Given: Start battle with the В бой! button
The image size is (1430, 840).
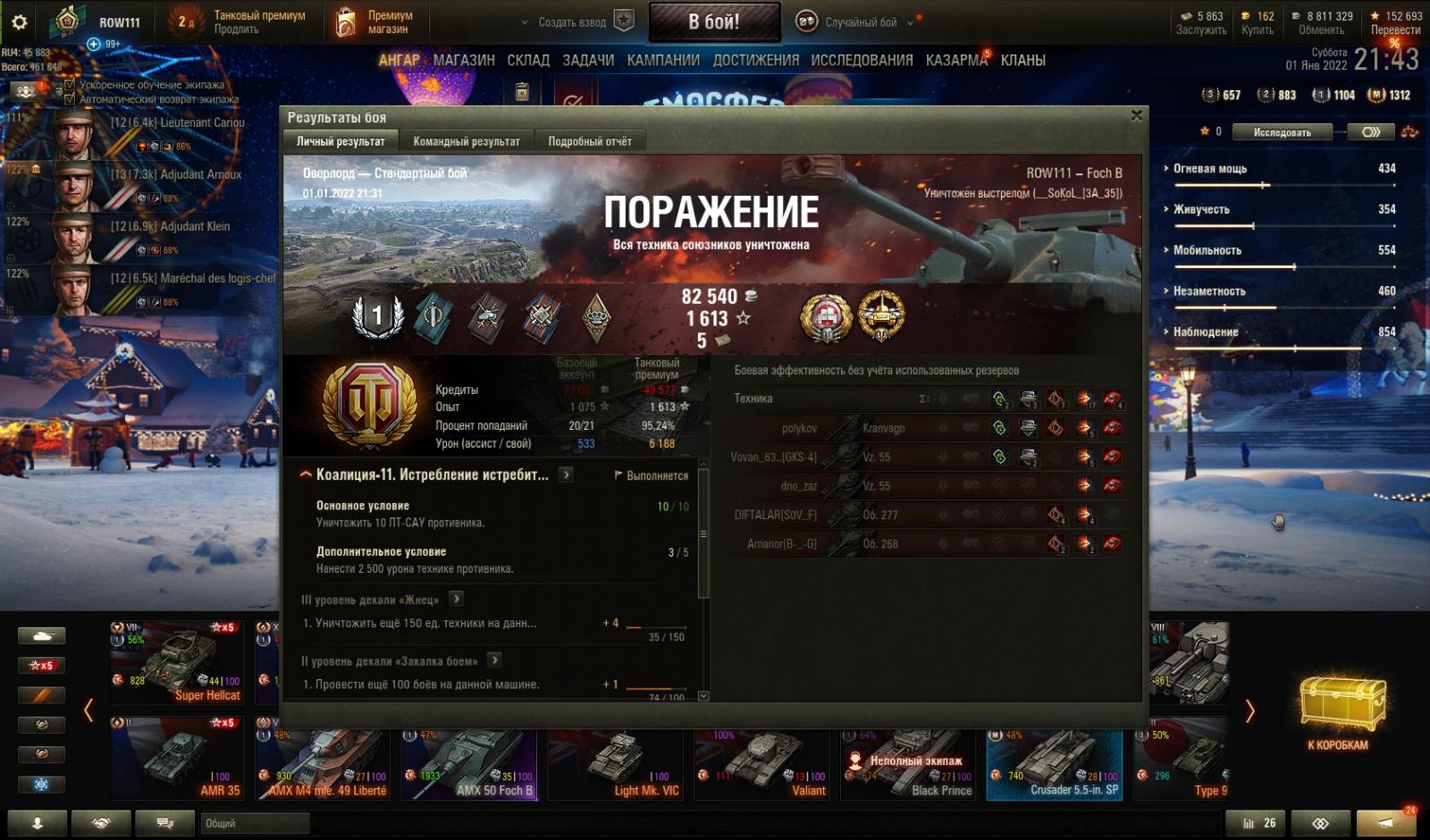Looking at the screenshot, I should tap(714, 22).
